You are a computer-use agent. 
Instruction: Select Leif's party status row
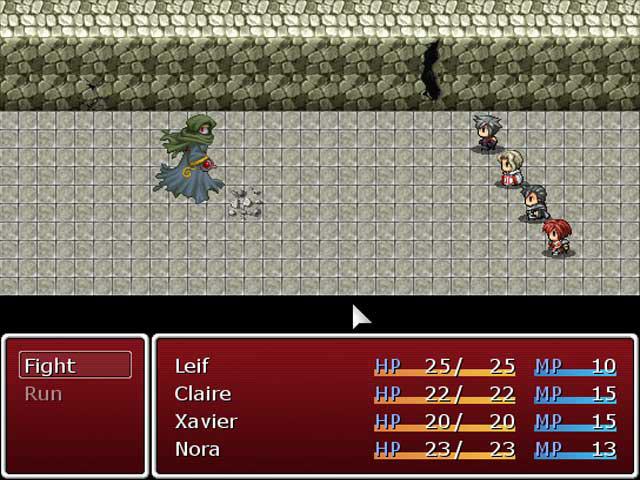tap(394, 366)
